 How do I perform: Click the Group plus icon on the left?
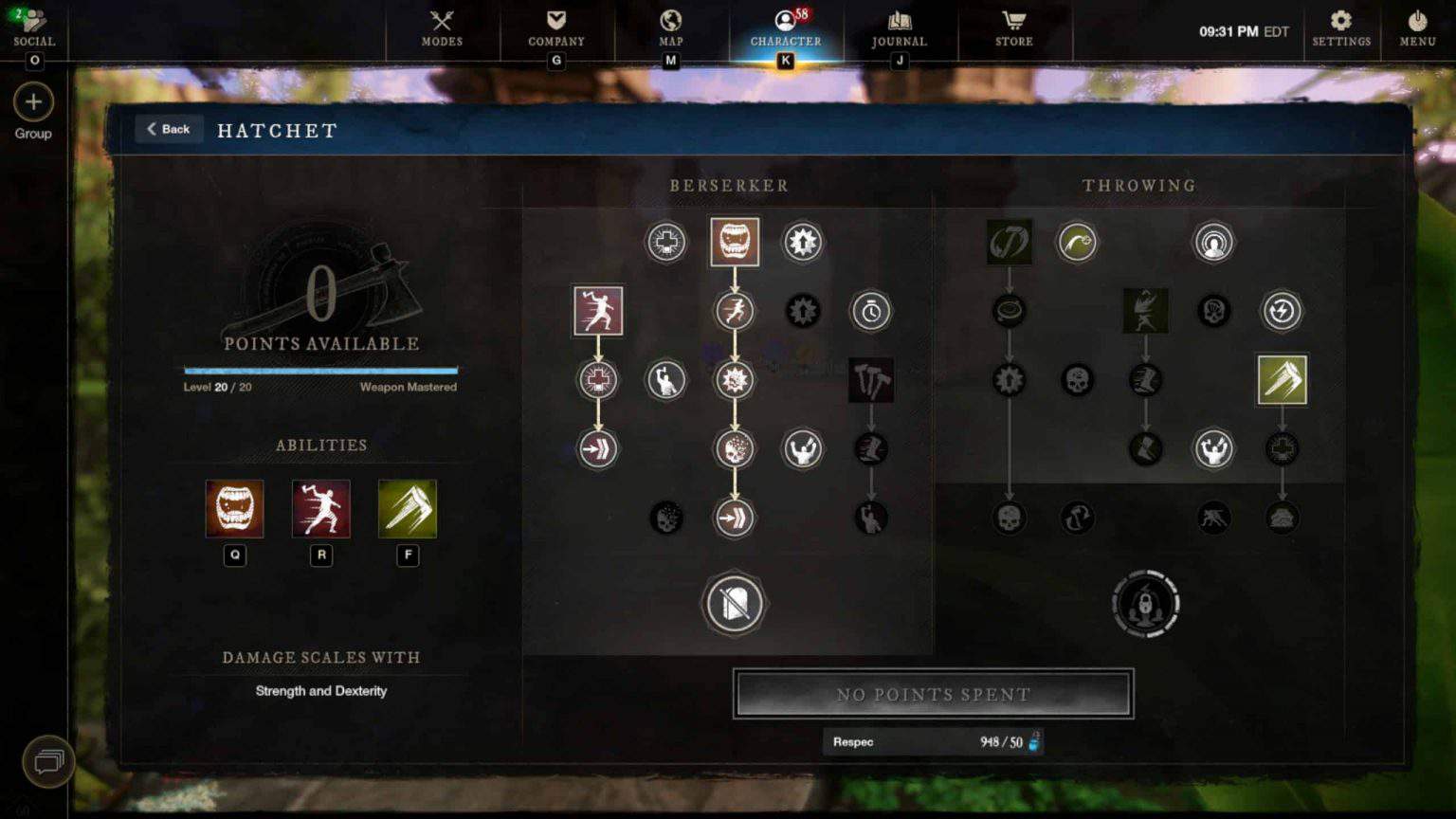(x=34, y=101)
